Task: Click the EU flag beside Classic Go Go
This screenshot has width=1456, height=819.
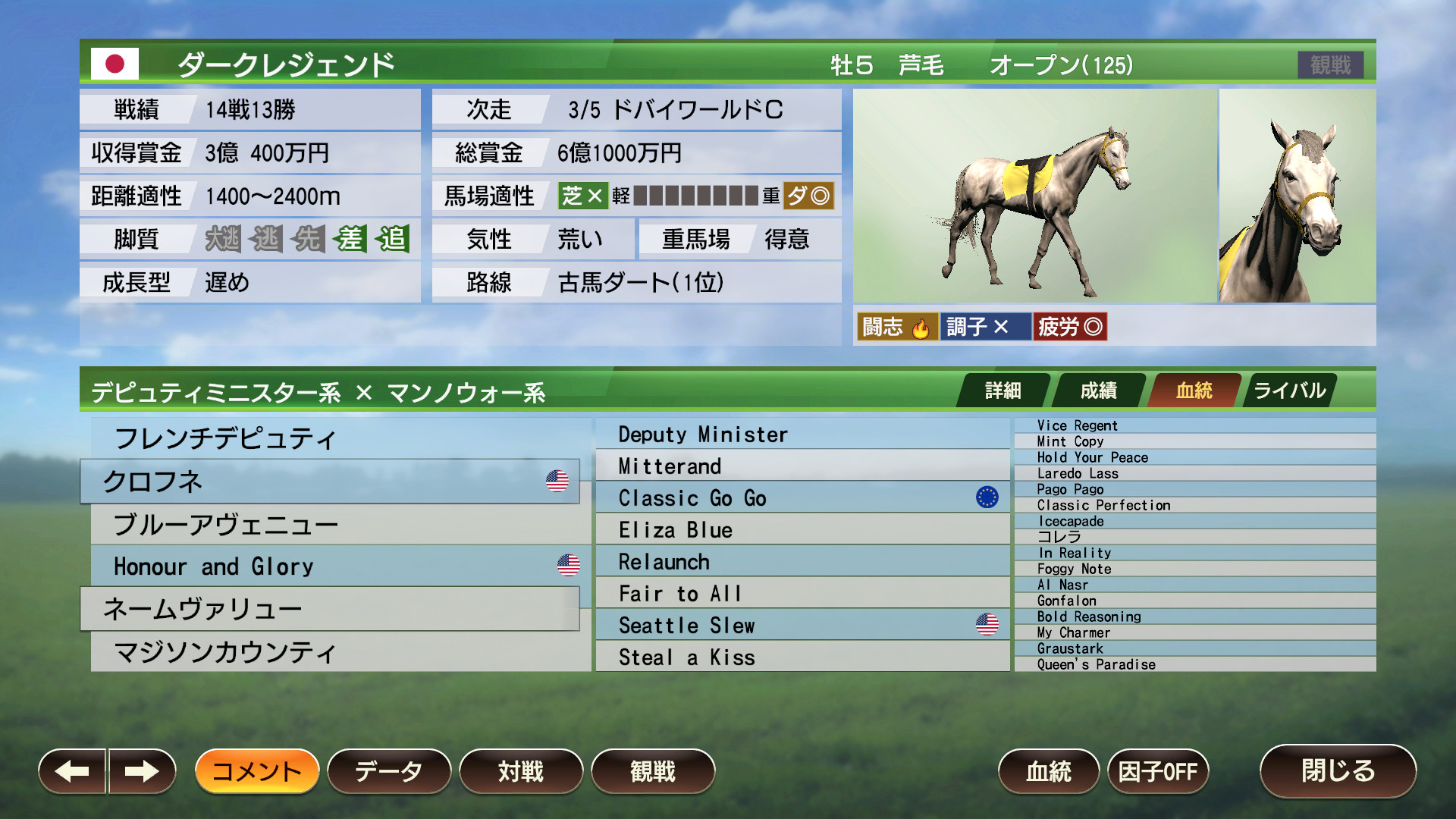Action: tap(986, 497)
